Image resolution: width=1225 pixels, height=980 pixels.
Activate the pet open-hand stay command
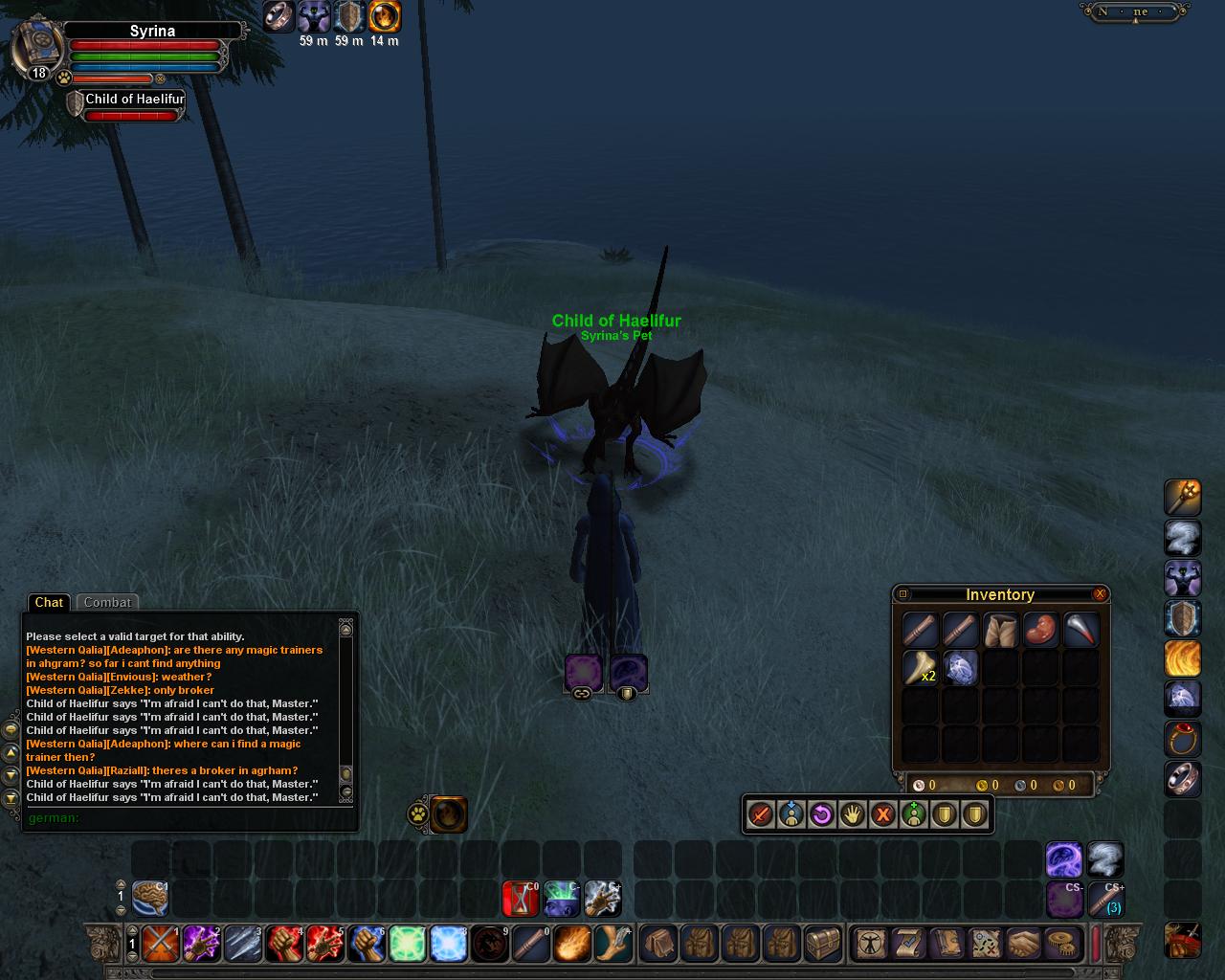[x=852, y=814]
